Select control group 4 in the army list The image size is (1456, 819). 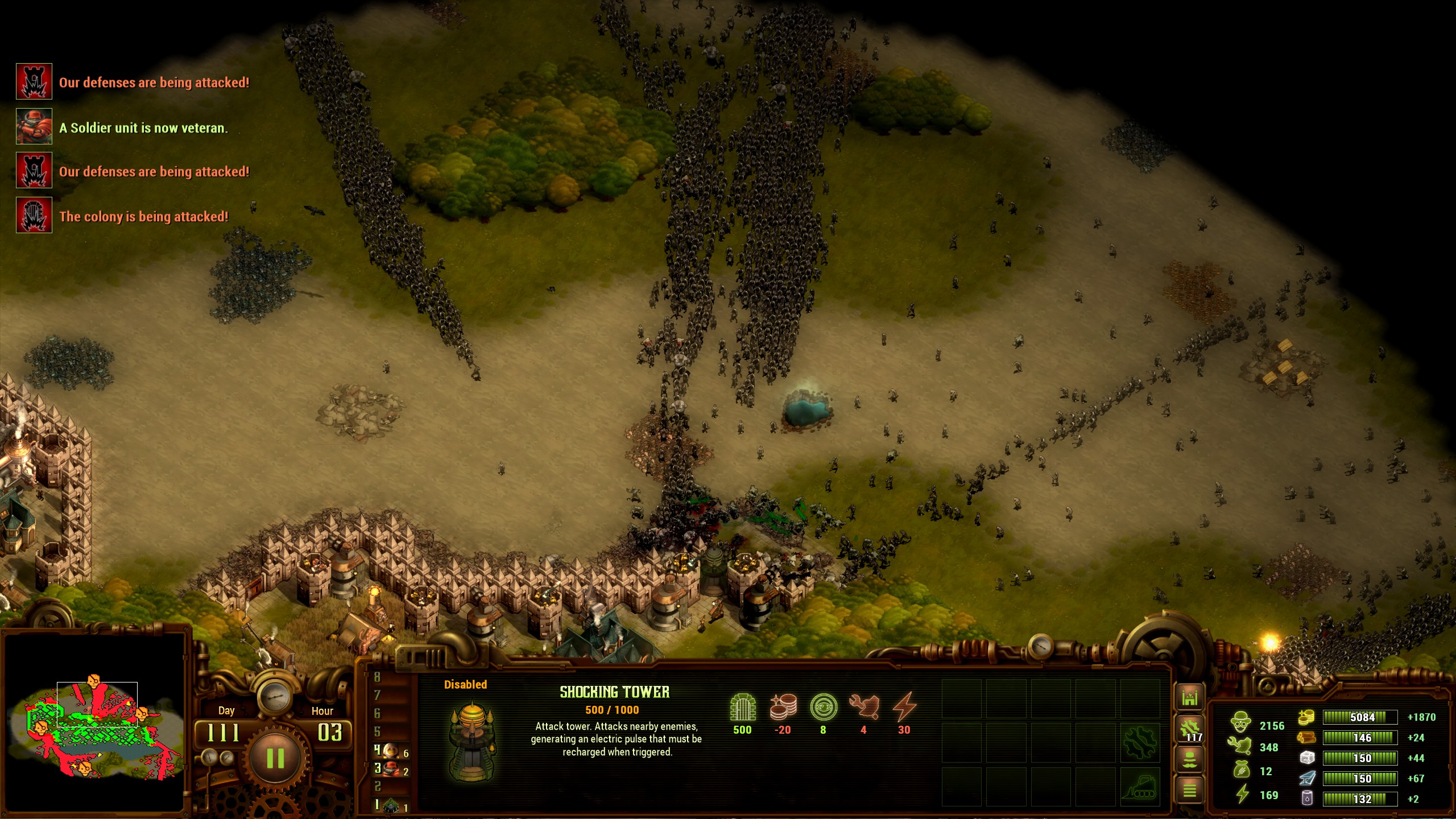(391, 751)
